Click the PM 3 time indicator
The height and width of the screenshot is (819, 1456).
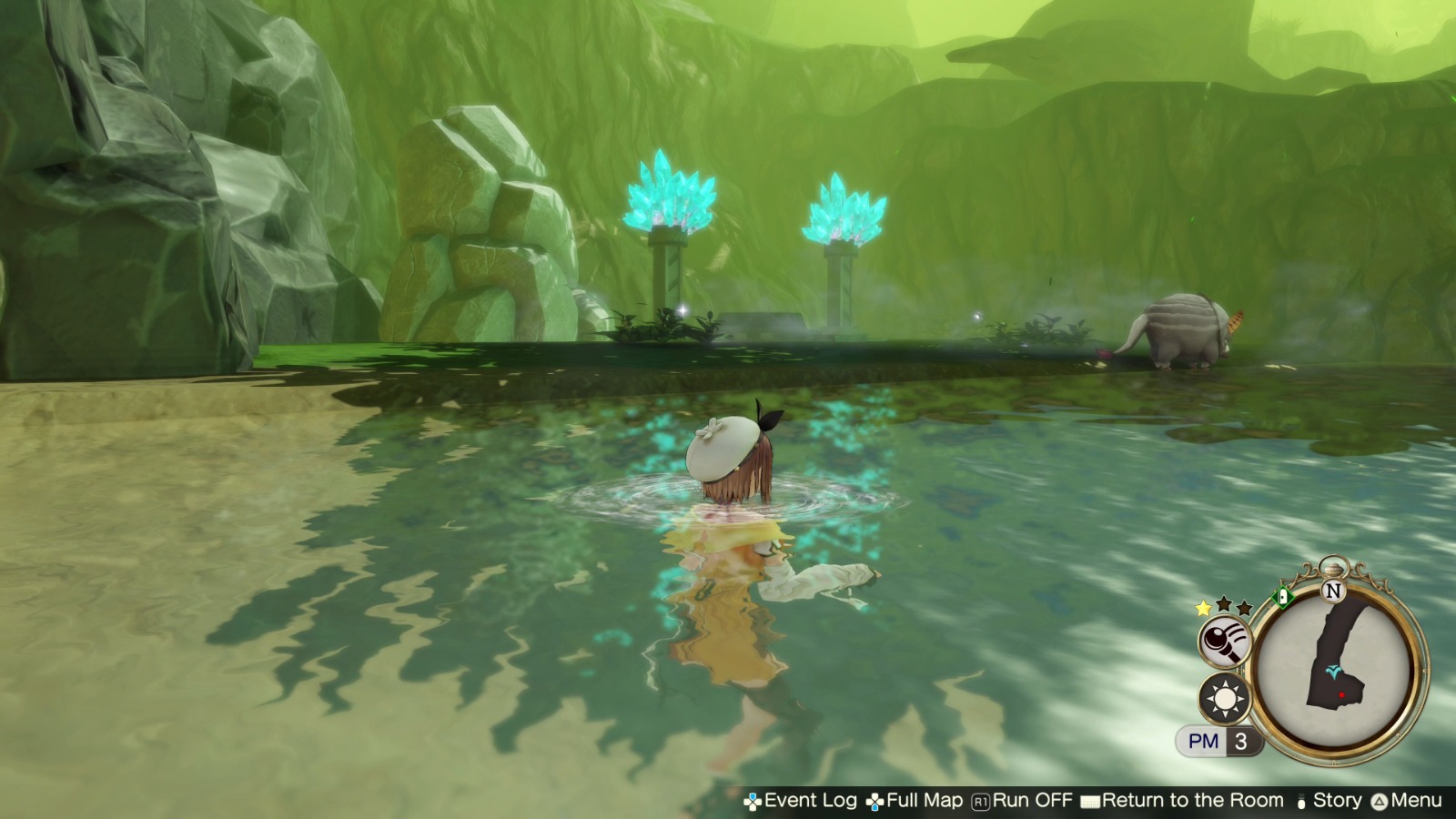tap(1218, 740)
